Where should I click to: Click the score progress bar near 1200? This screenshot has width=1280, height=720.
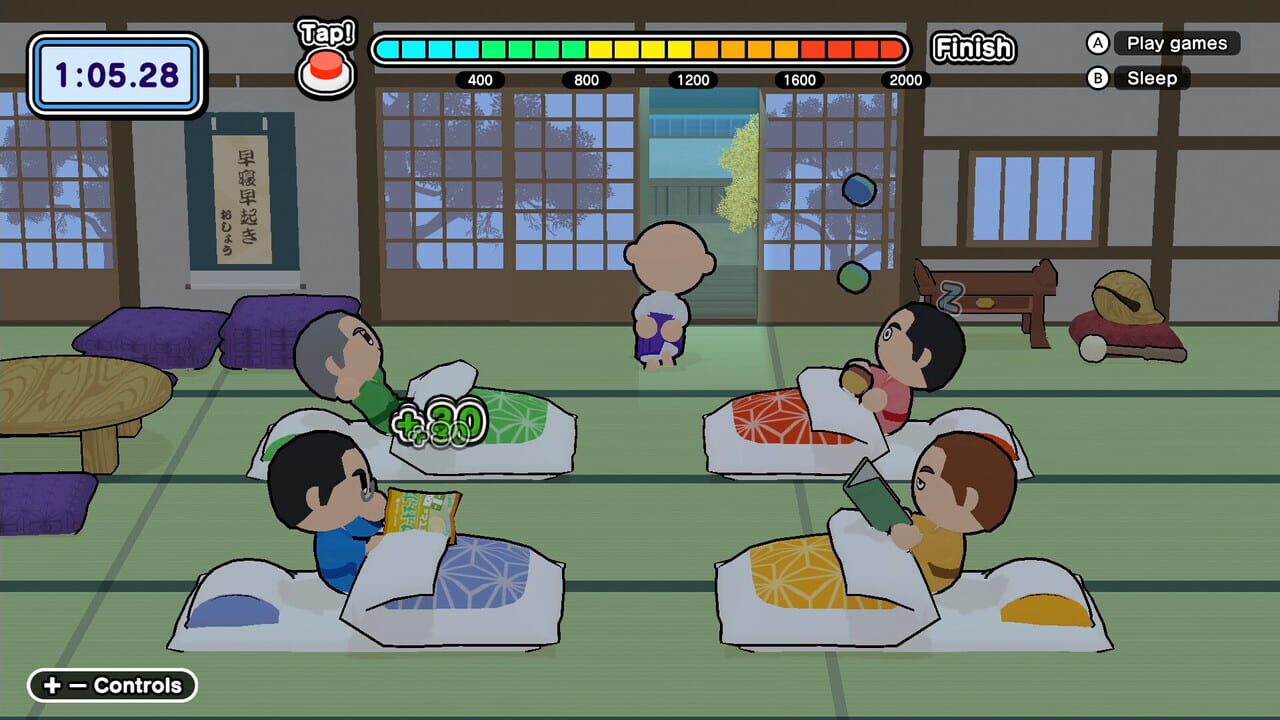pyautogui.click(x=694, y=48)
